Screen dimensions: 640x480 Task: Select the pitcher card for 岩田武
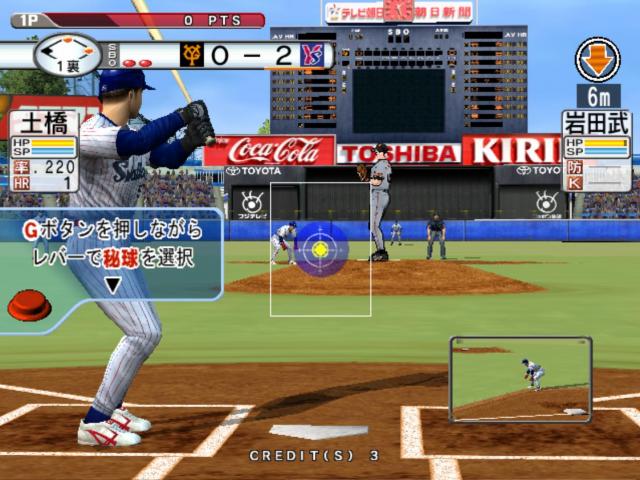pos(597,150)
